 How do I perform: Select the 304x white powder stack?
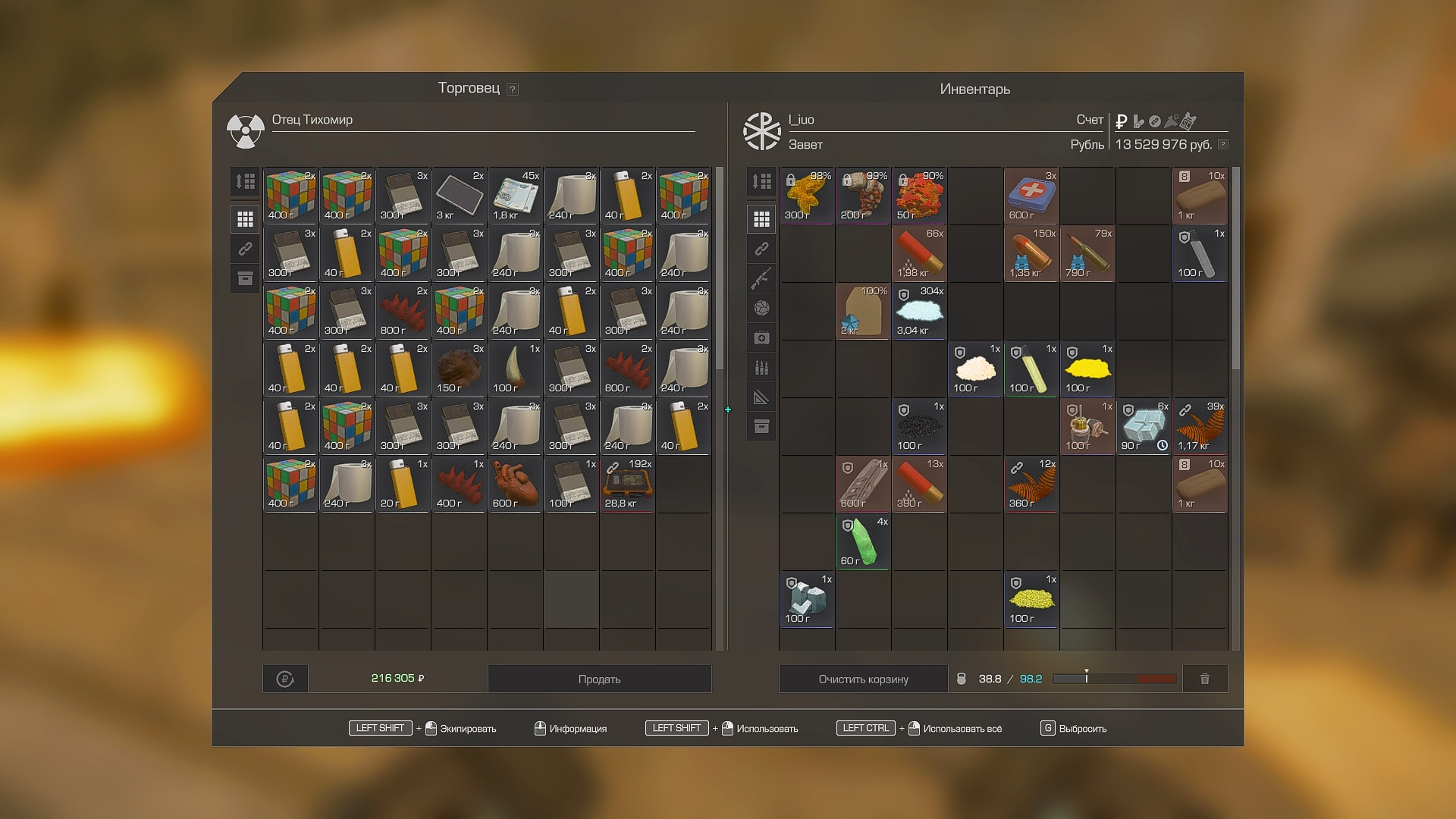pyautogui.click(x=919, y=311)
